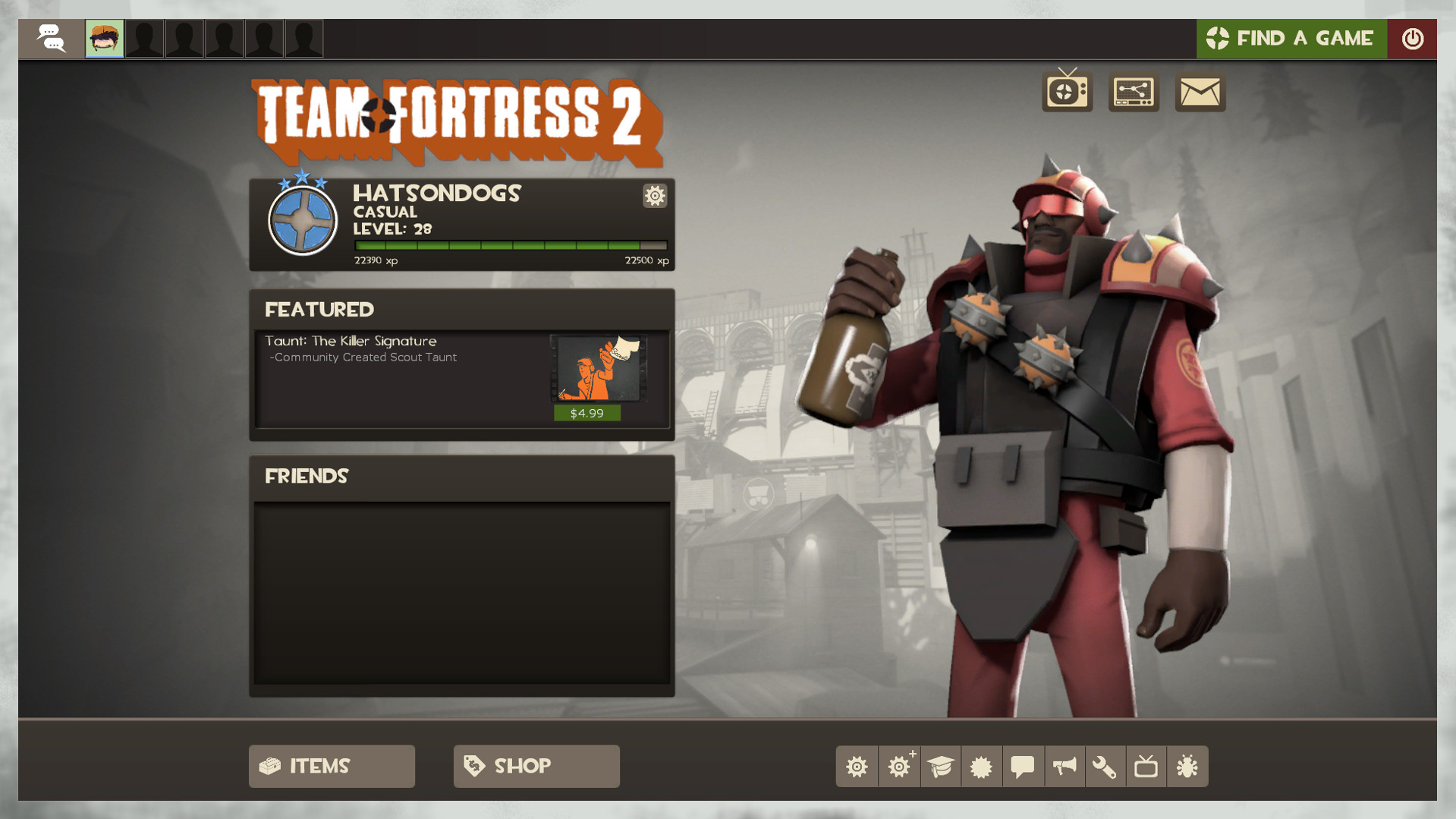Click the wrench icon in the bottom toolbar
Screen dimensions: 1456x819
[x=1105, y=767]
